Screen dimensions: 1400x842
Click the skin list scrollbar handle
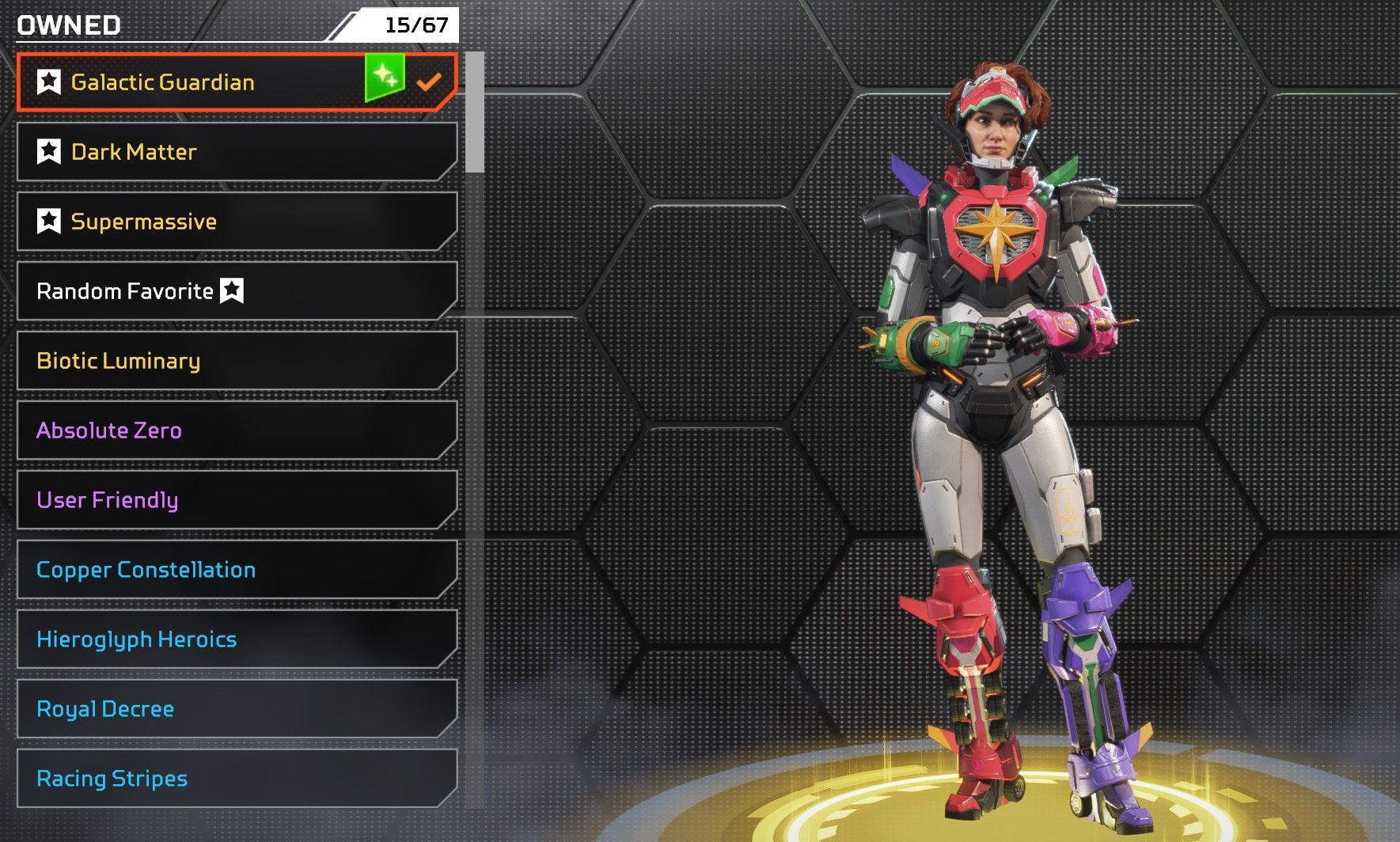pyautogui.click(x=474, y=112)
